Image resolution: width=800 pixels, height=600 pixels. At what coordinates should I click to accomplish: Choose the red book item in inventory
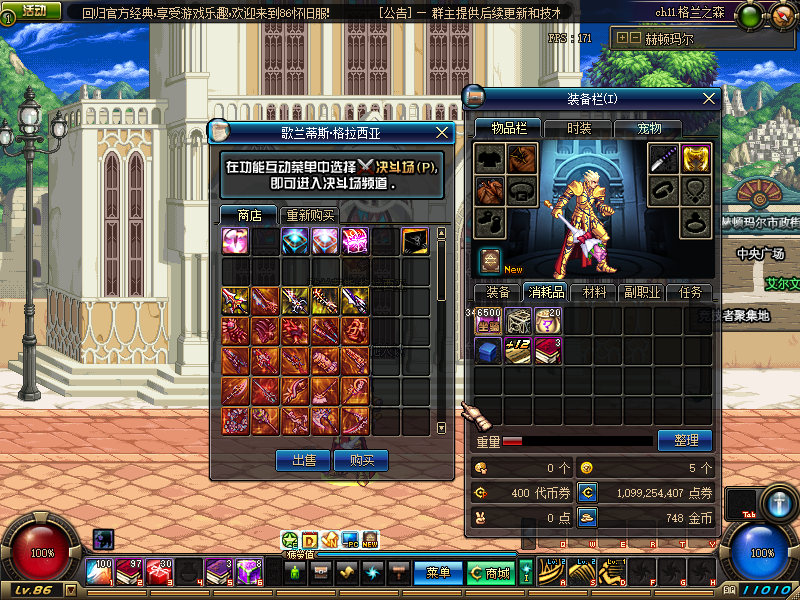coord(547,351)
